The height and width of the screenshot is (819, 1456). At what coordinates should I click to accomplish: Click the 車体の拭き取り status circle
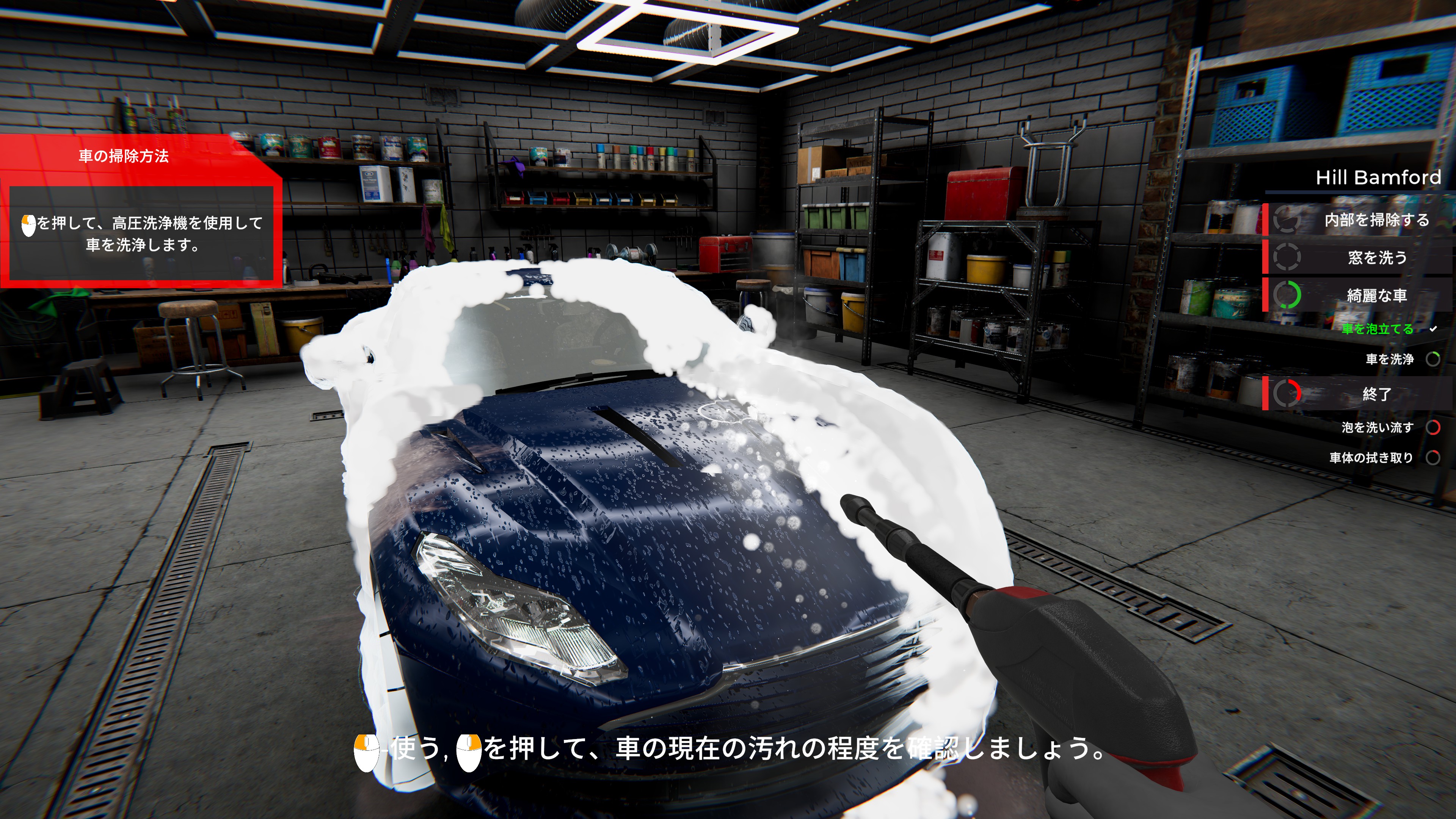point(1434,458)
